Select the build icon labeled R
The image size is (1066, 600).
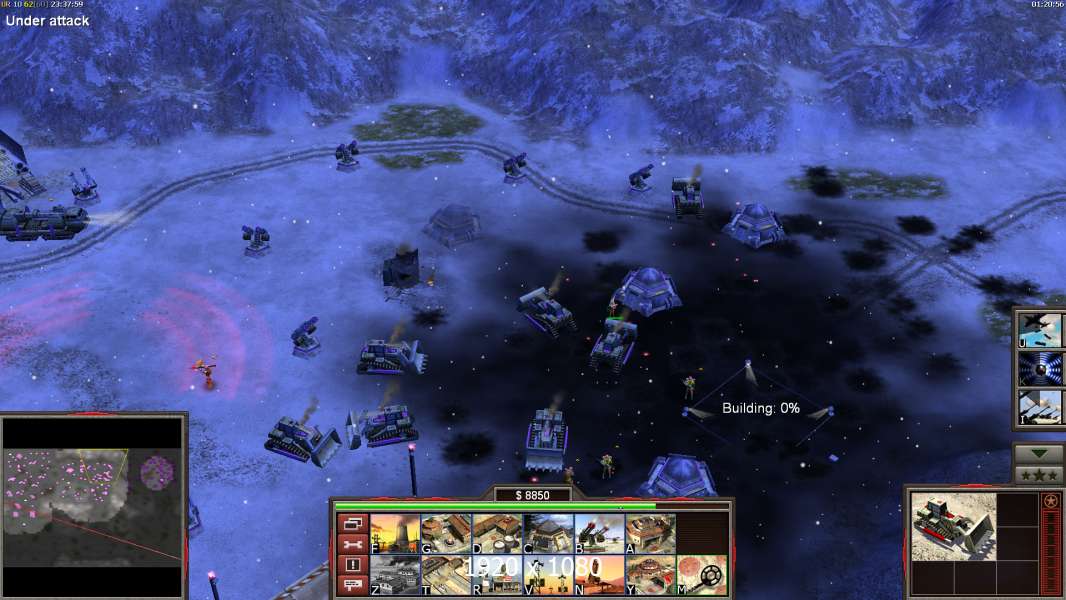tap(497, 575)
